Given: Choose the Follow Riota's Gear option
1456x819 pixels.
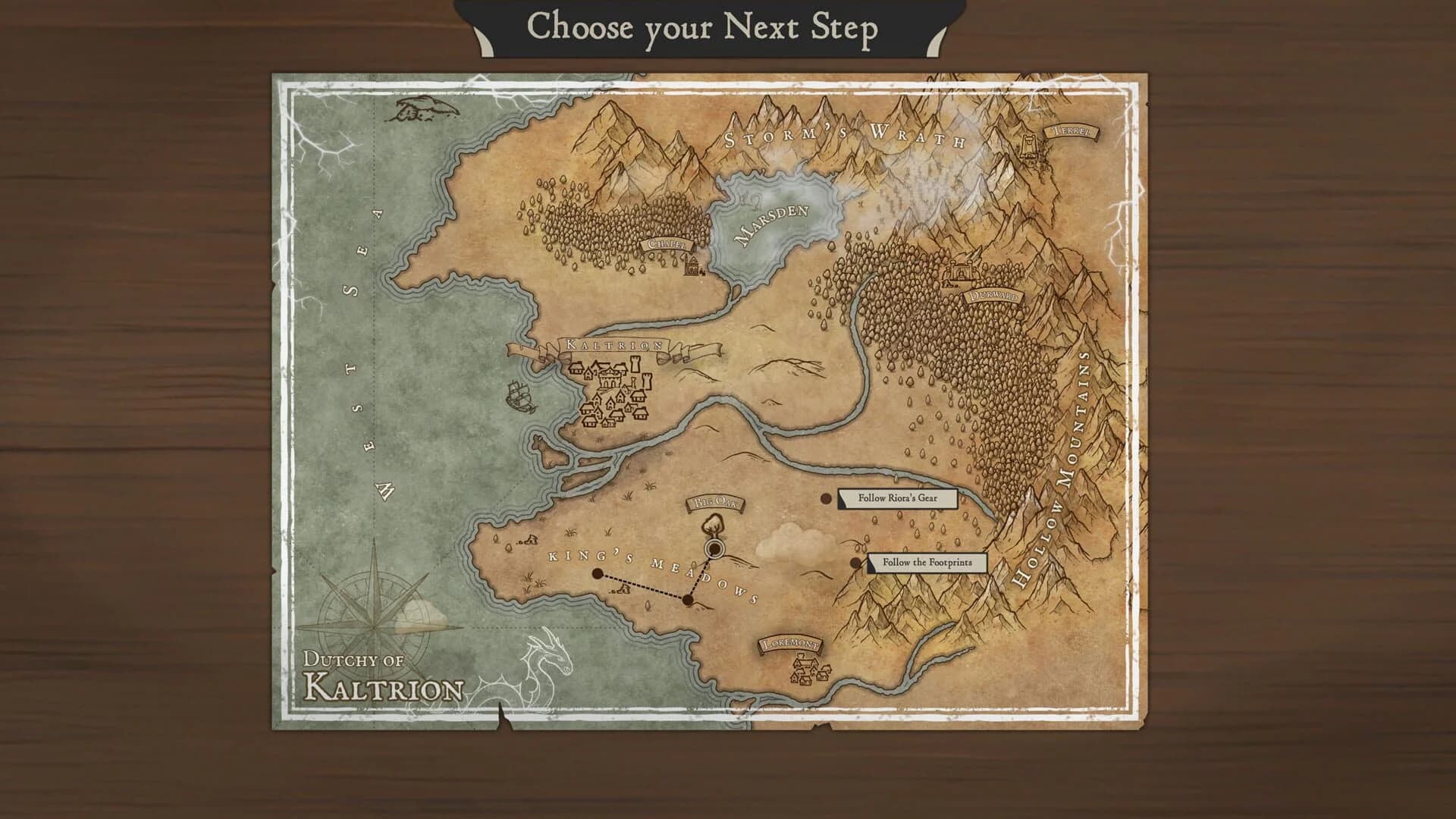Looking at the screenshot, I should [899, 498].
